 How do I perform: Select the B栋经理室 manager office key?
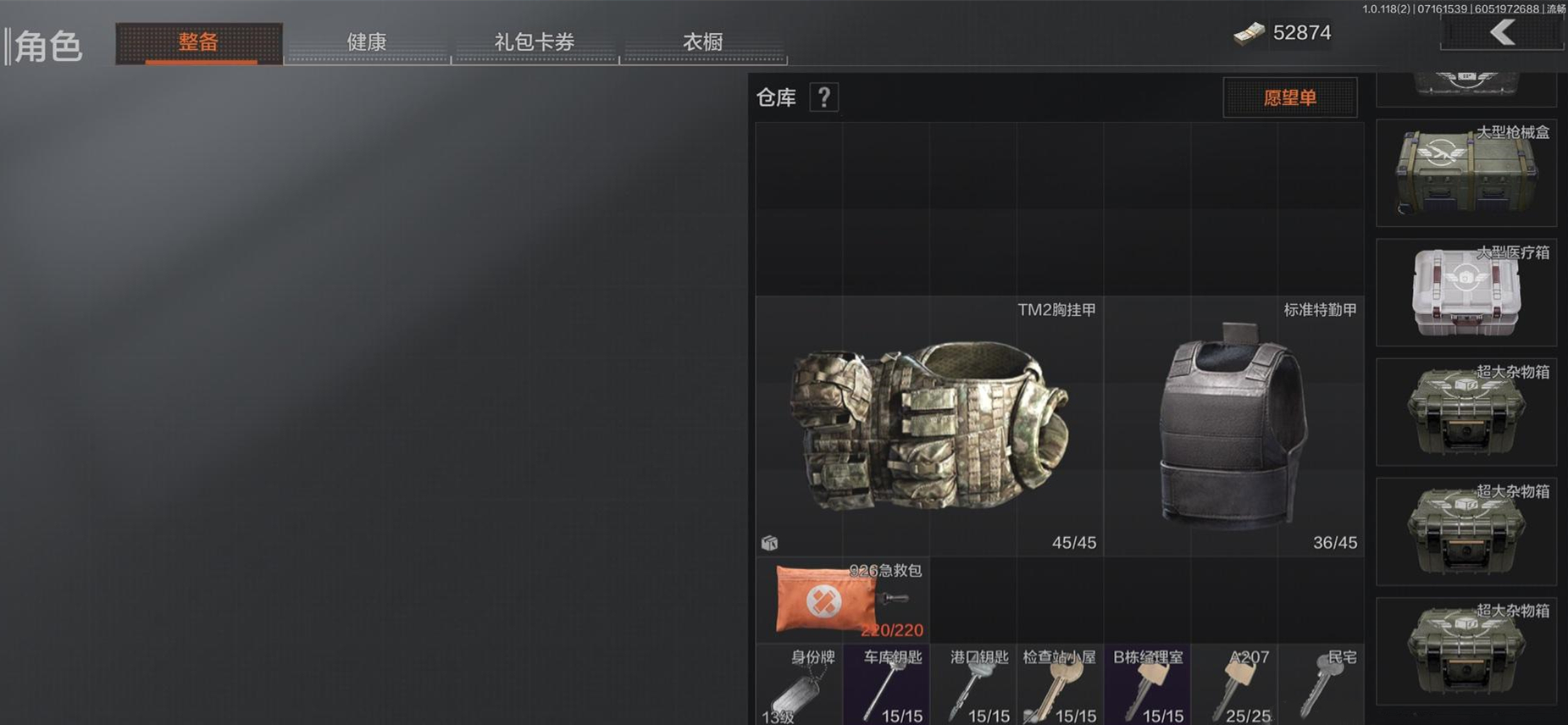point(1148,684)
